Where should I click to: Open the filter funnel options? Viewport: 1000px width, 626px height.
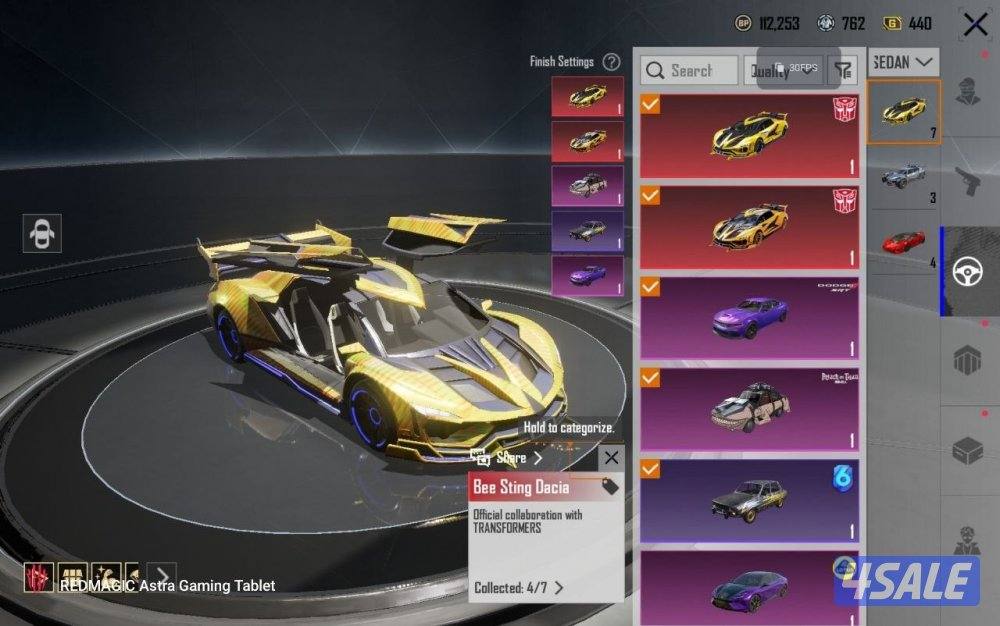tap(844, 70)
